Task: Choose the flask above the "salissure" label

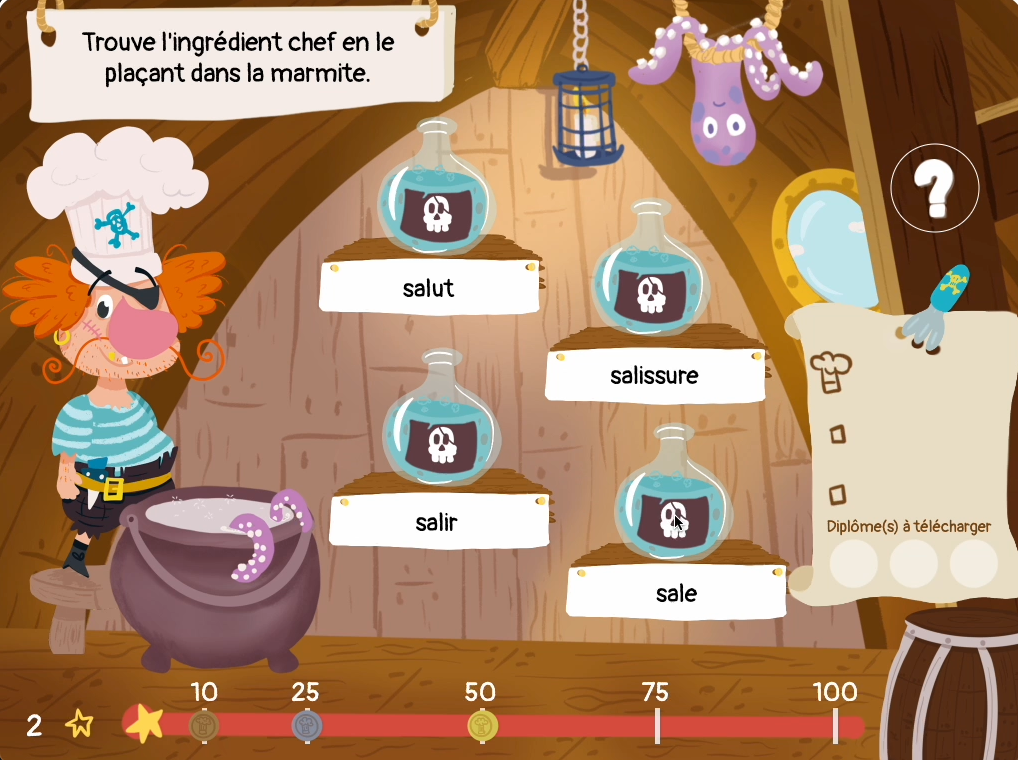Action: point(651,277)
